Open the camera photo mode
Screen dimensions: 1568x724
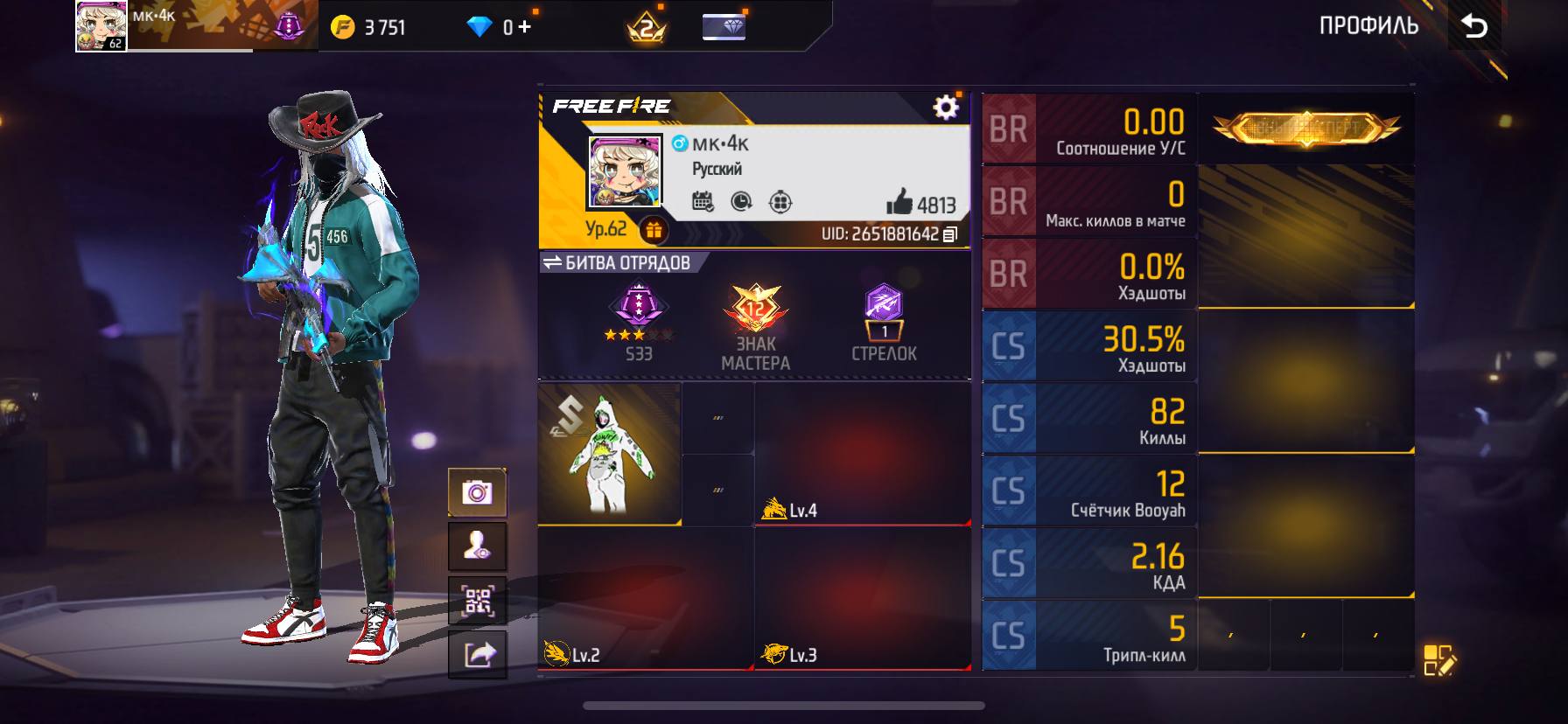pos(477,493)
